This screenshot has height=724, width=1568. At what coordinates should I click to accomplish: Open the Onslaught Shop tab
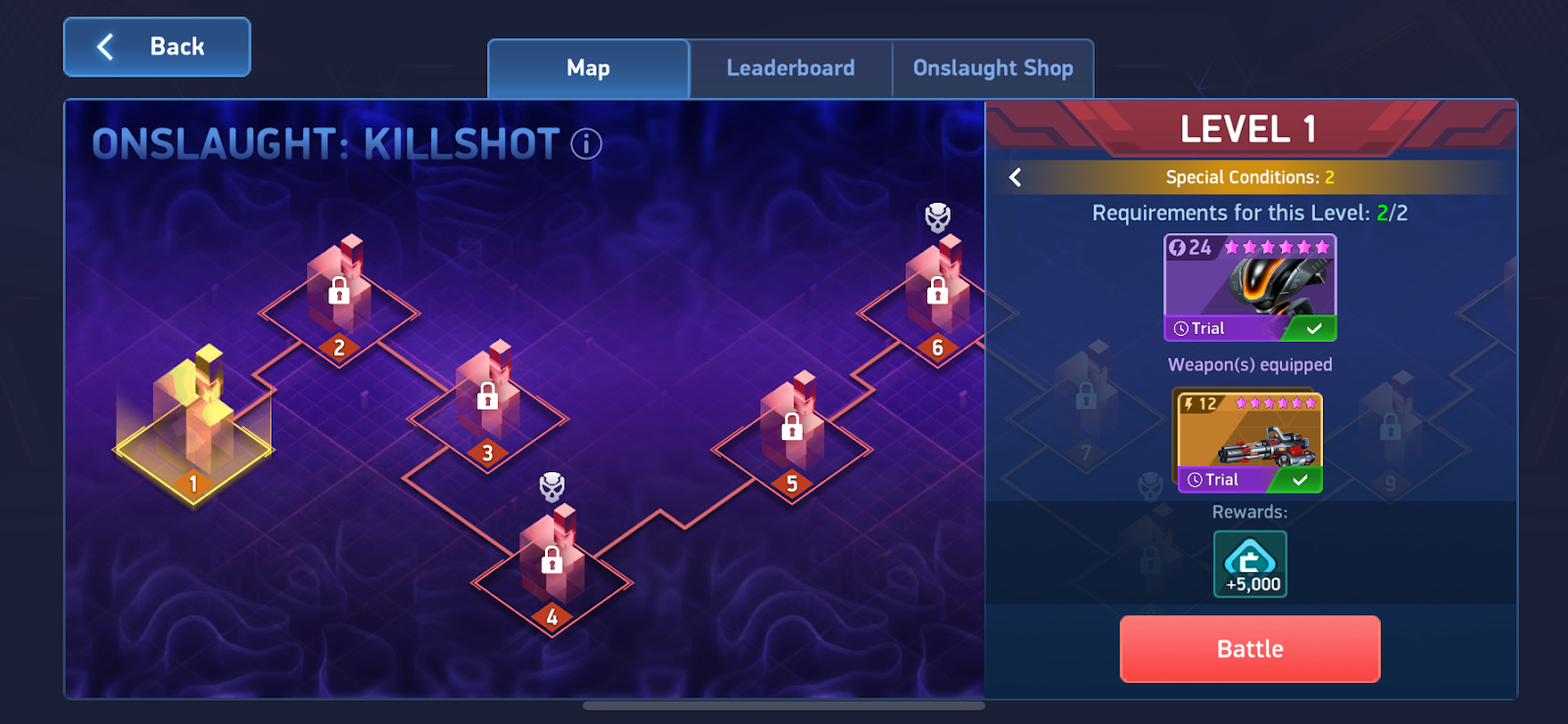coord(993,68)
